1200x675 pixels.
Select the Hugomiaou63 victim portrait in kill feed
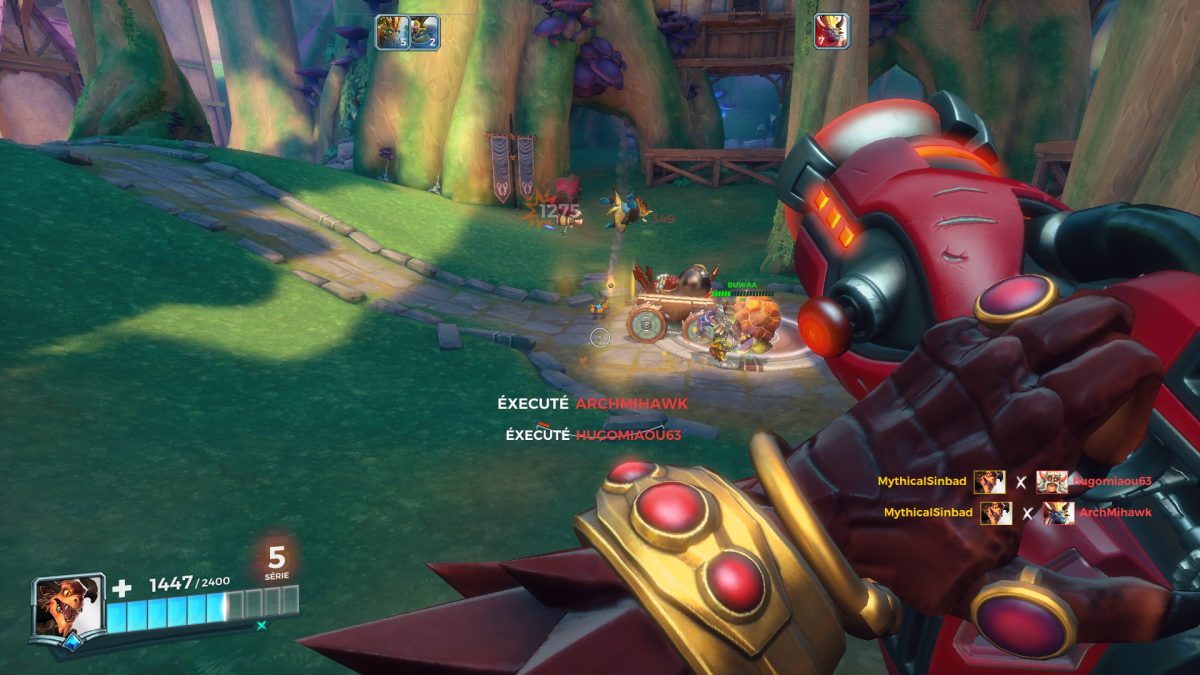[1052, 482]
